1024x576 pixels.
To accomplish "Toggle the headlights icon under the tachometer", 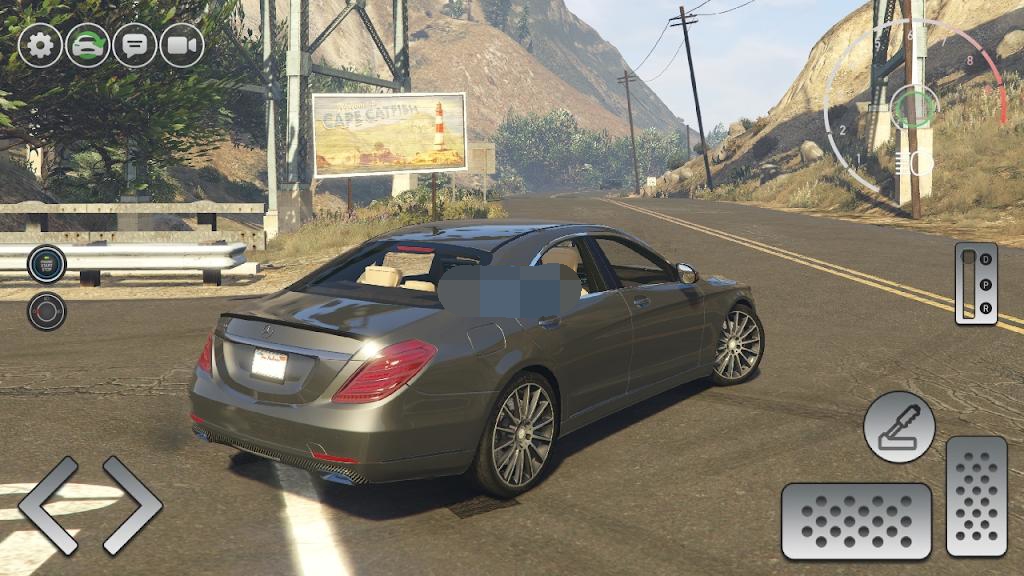I will tap(910, 162).
